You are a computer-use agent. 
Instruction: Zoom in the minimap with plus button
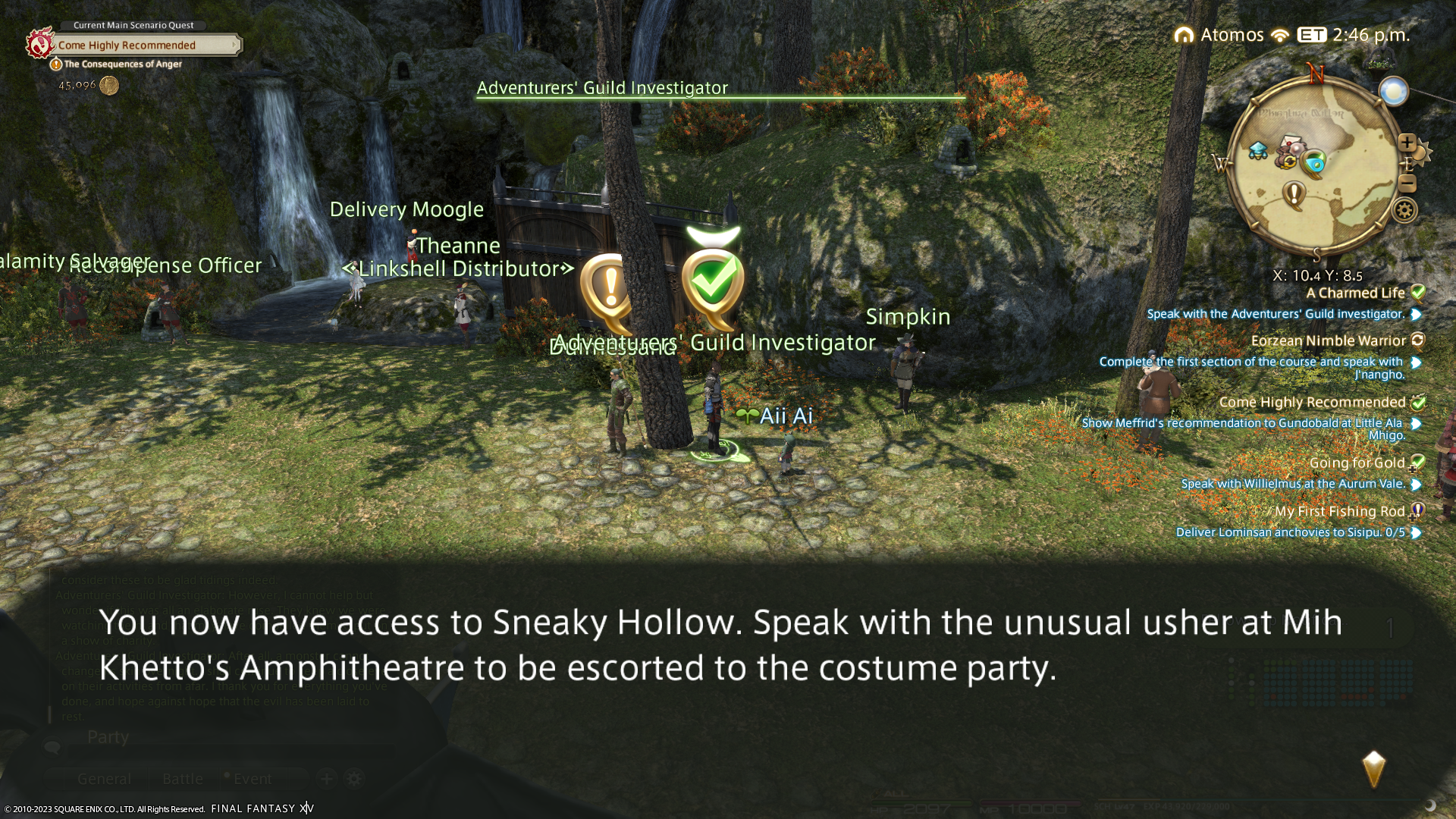(x=1407, y=143)
